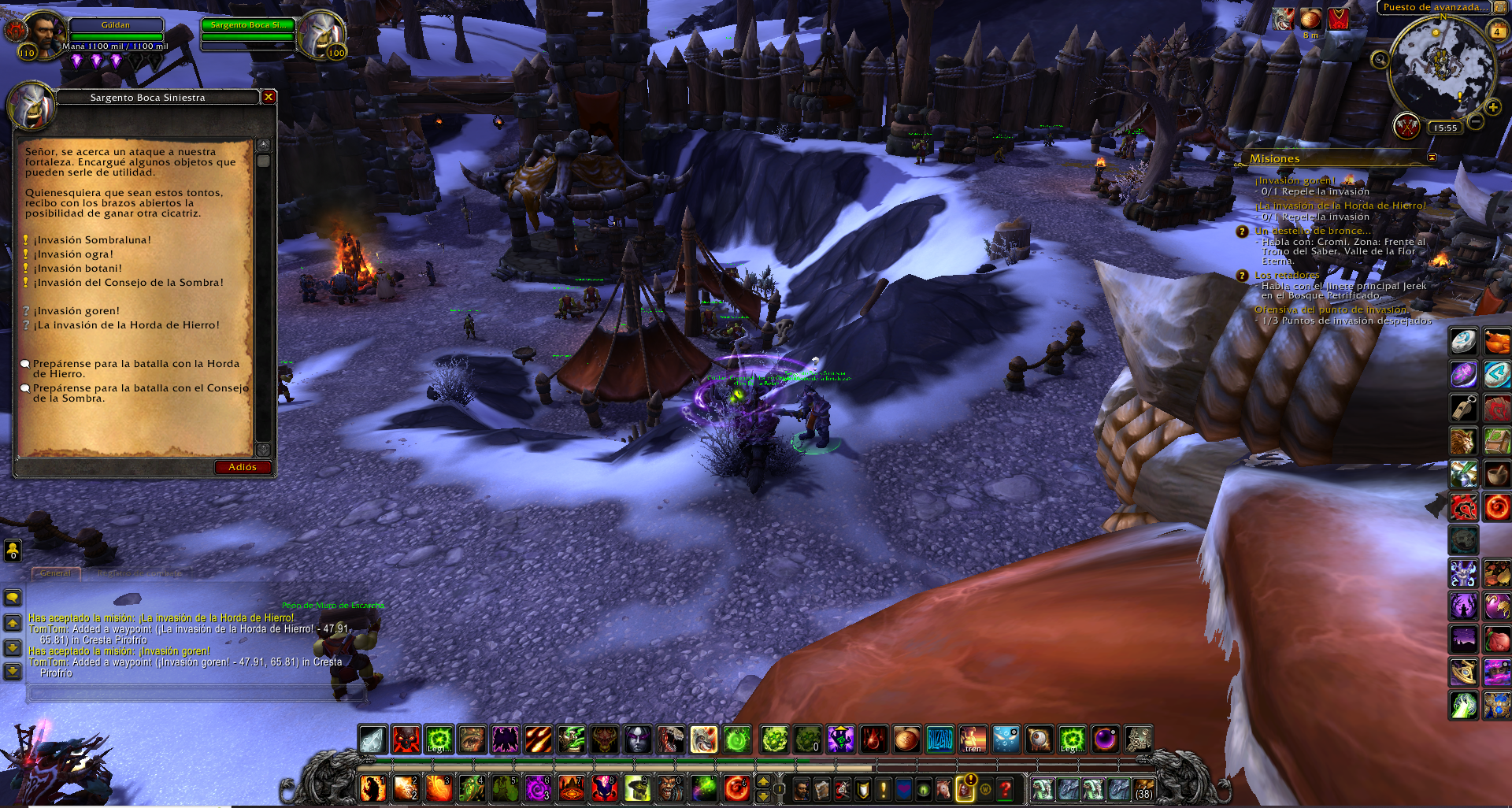Screen dimensions: 1512x808
Task: Select the active ¡Invasión goren! quest entry
Action: (x=76, y=311)
